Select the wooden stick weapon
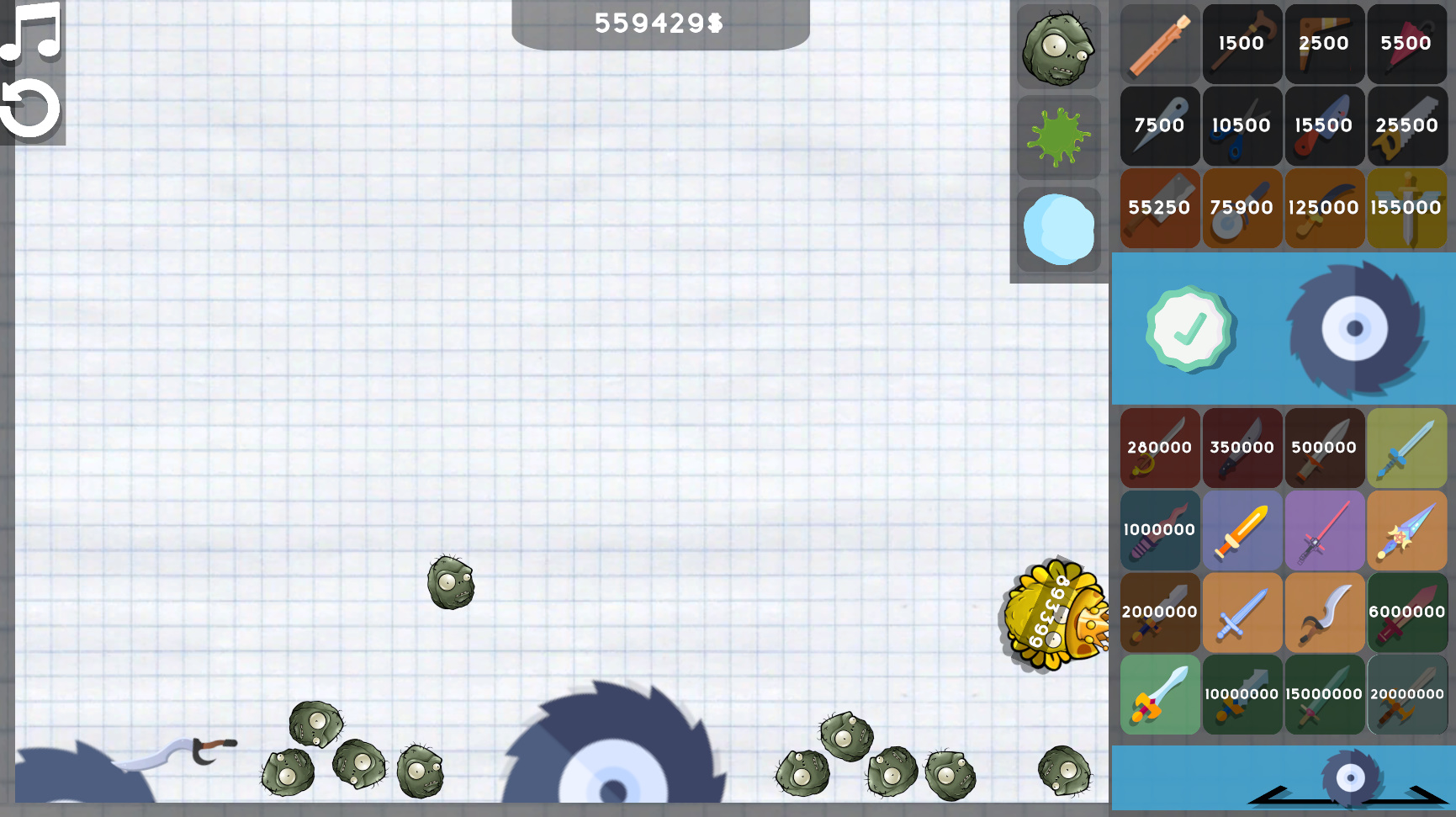This screenshot has height=817, width=1456. 1159,44
